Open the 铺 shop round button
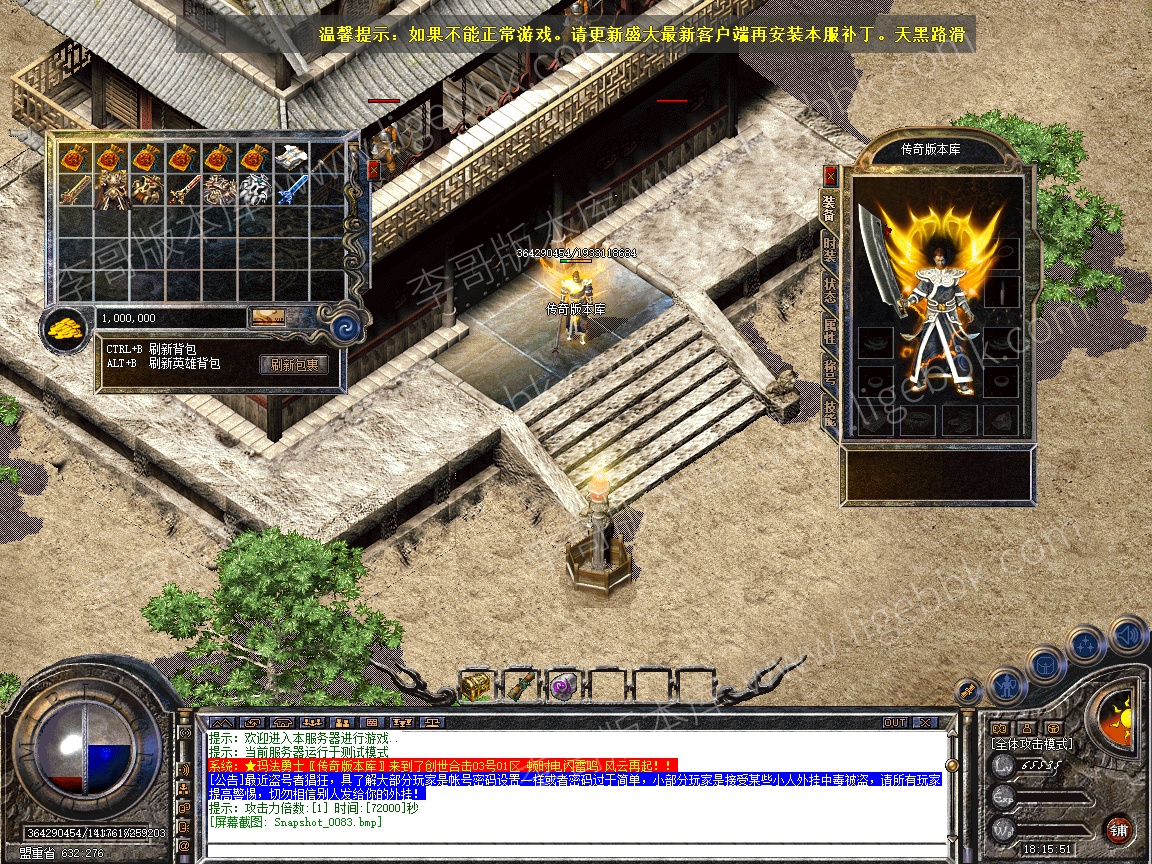This screenshot has height=864, width=1152. click(1119, 829)
